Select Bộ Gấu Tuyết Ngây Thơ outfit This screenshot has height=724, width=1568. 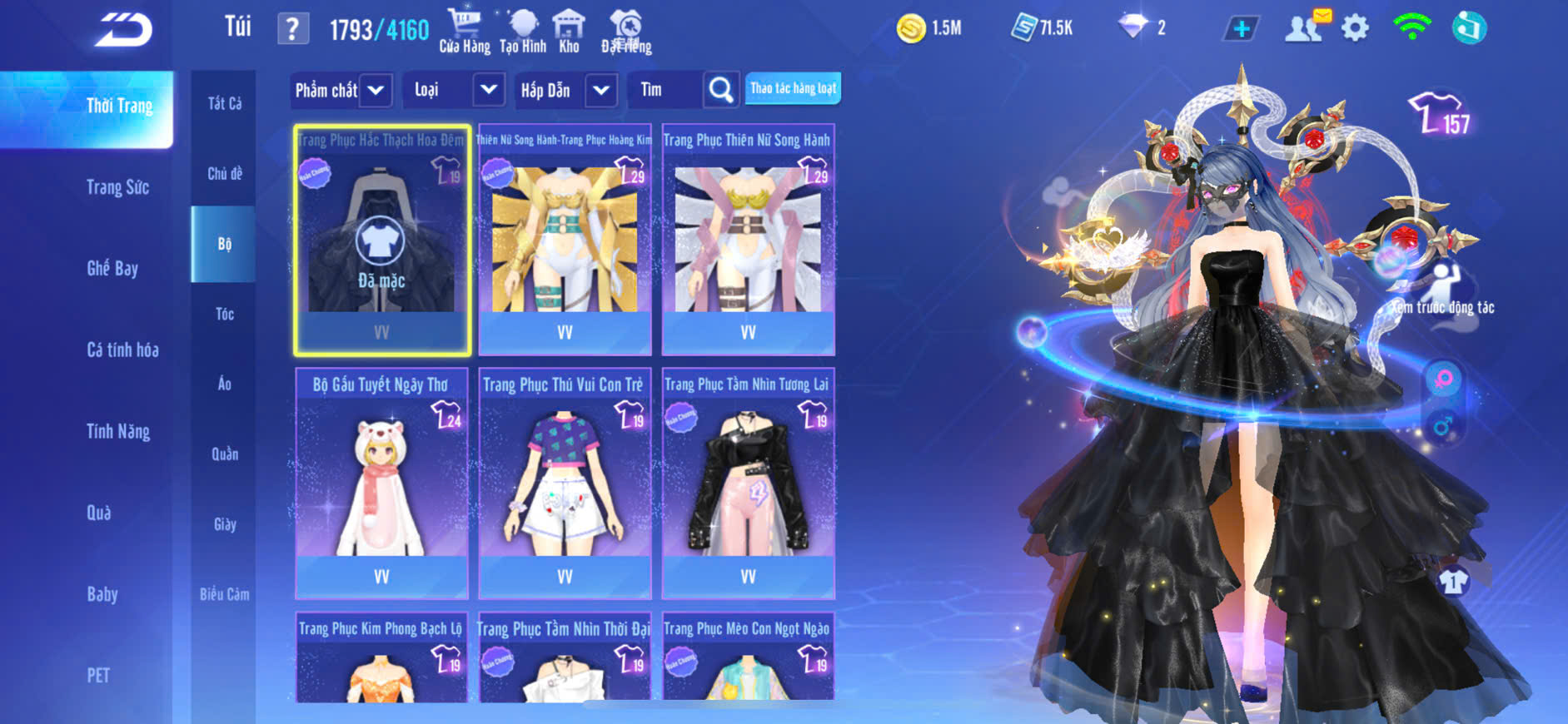[381, 483]
